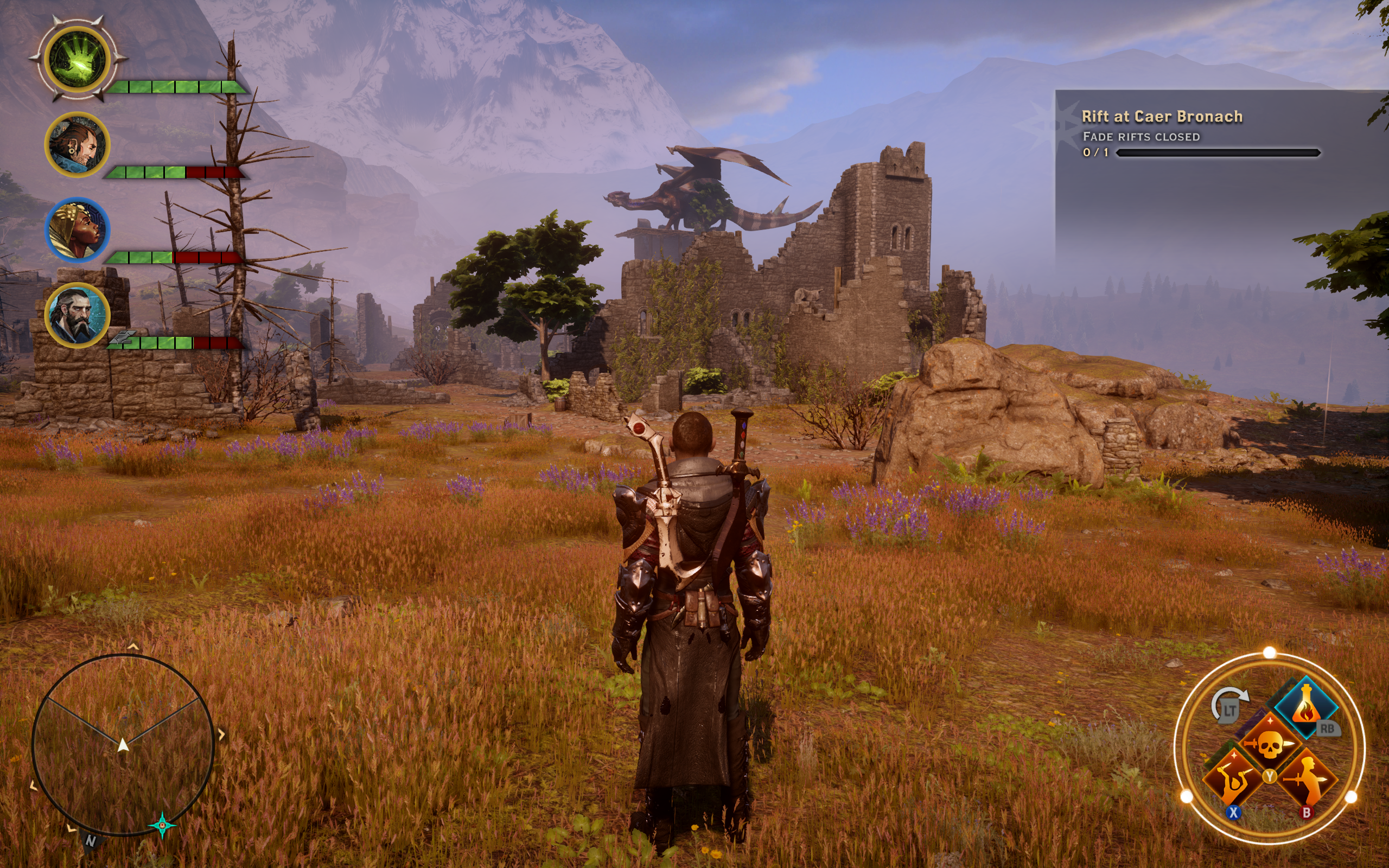The image size is (1389, 868).
Task: Click the circular compass minimap
Action: tap(123, 744)
